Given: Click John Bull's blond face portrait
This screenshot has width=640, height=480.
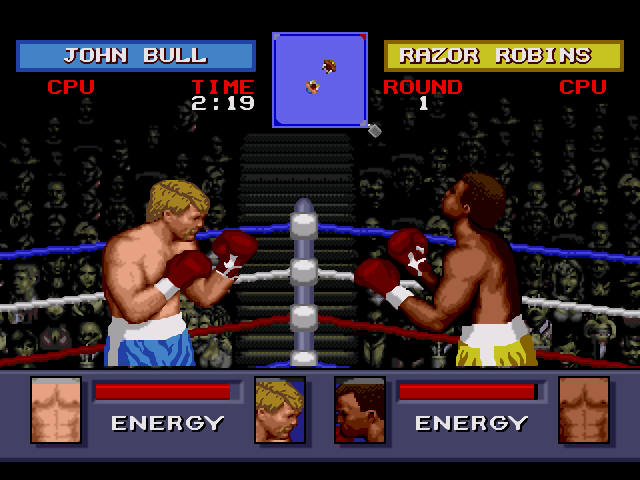Looking at the screenshot, I should (x=280, y=410).
